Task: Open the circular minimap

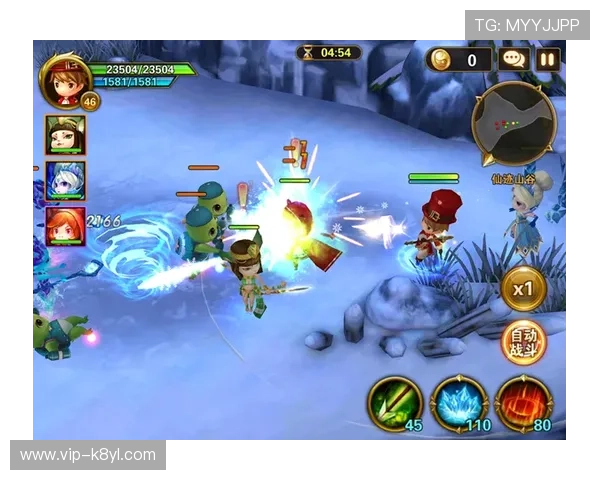Action: [514, 123]
